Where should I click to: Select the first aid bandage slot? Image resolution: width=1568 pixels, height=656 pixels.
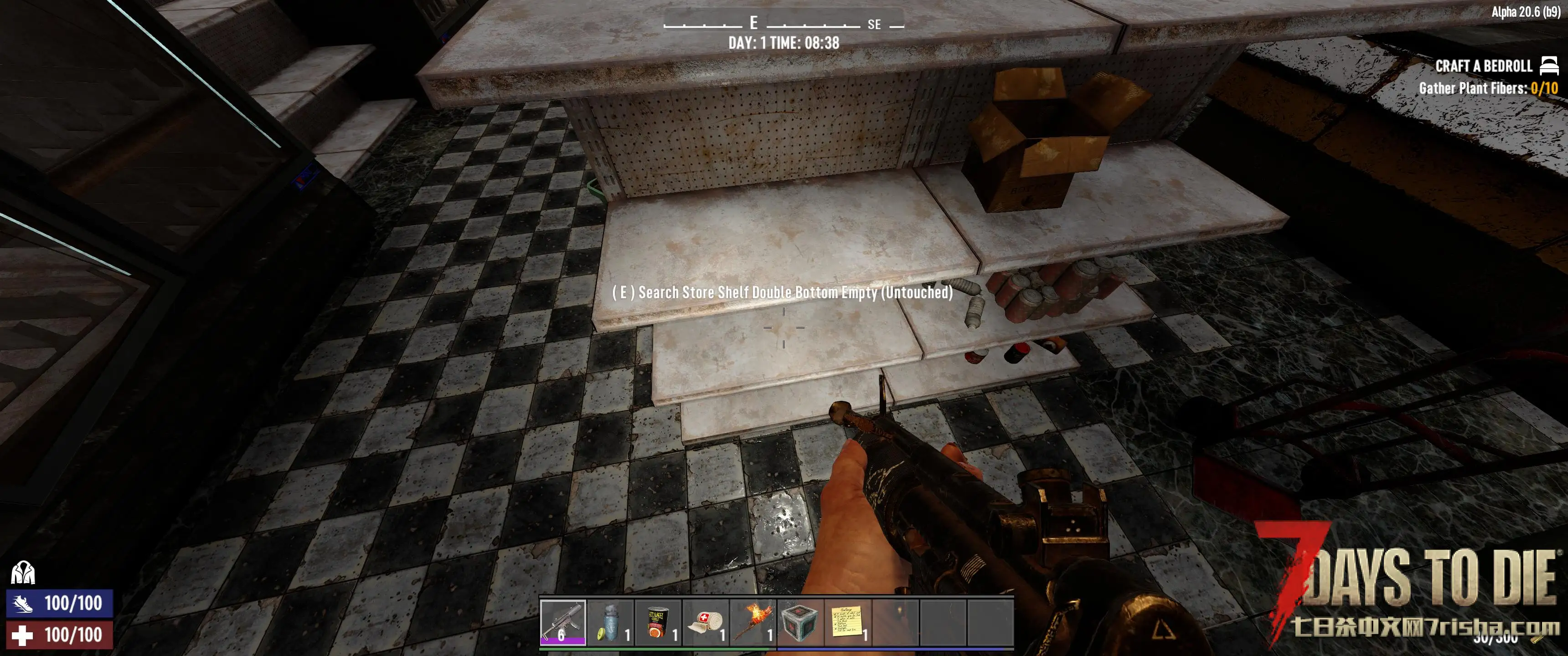[x=705, y=622]
